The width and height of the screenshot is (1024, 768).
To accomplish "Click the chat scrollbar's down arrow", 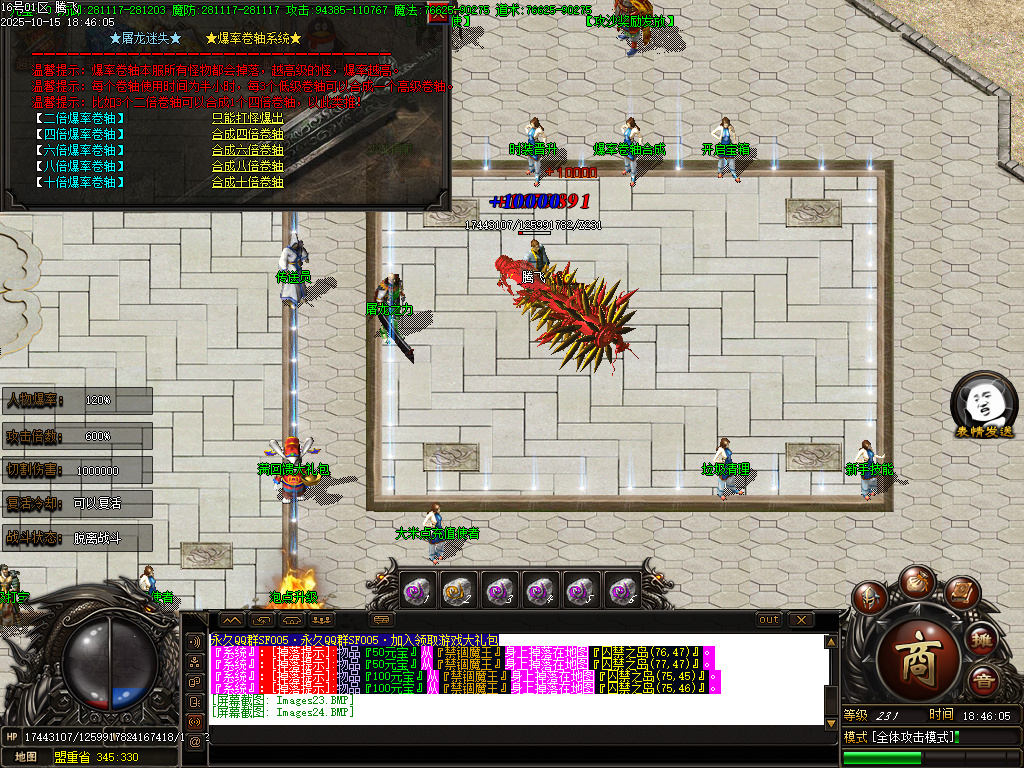I will point(830,722).
